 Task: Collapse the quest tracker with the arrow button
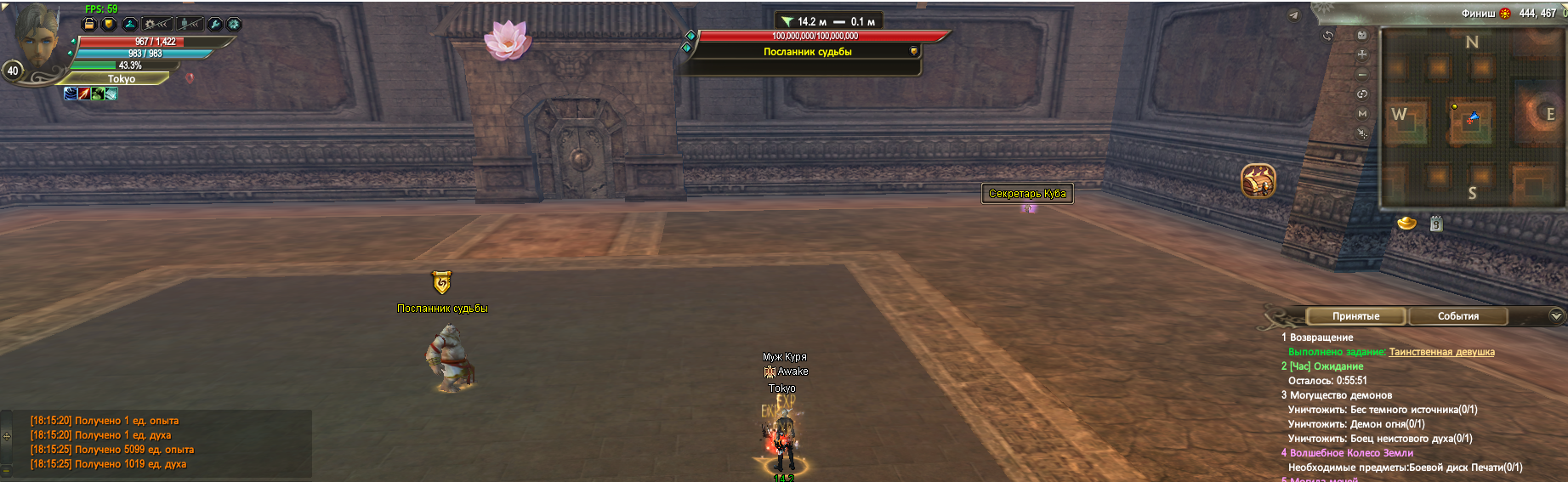pos(1556,316)
